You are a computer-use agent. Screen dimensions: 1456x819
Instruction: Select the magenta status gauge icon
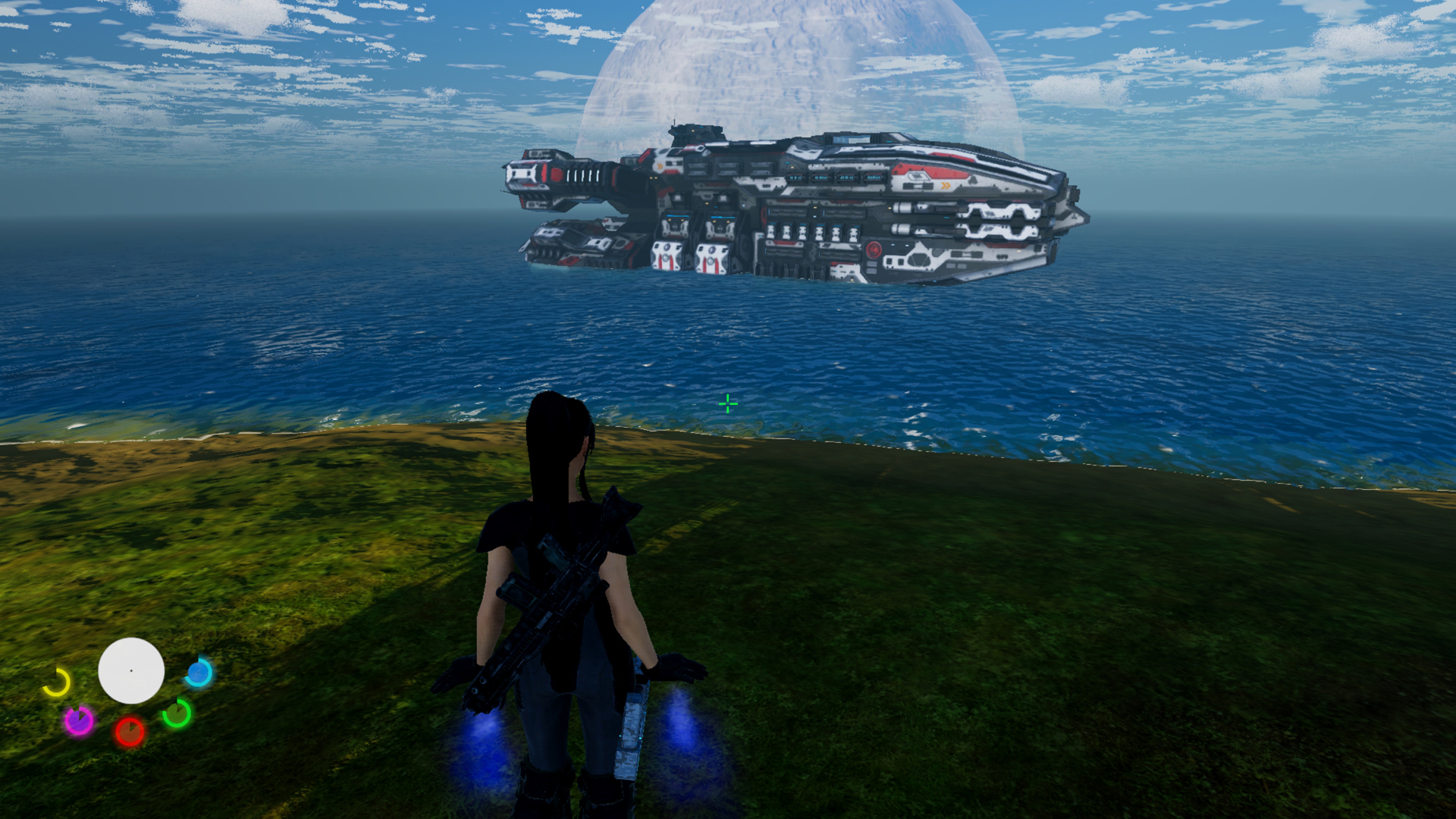click(80, 720)
